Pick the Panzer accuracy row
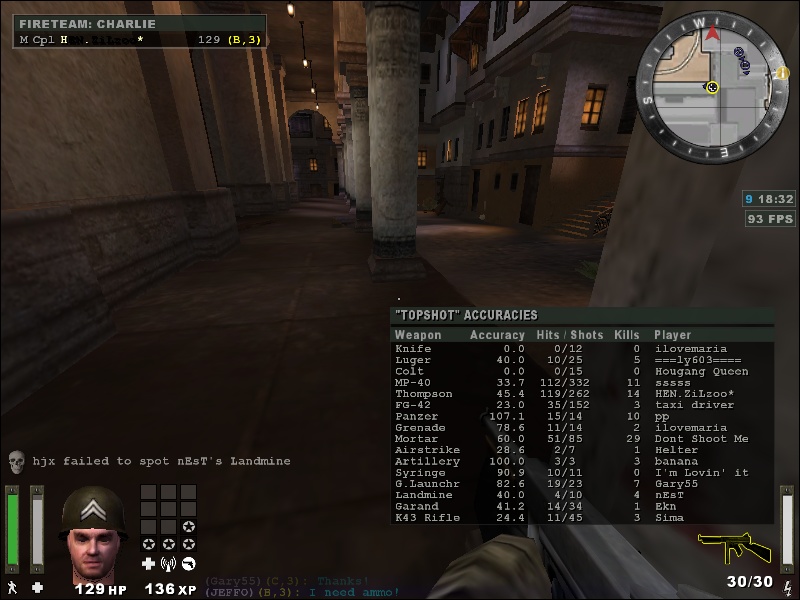The image size is (800, 600). click(581, 416)
